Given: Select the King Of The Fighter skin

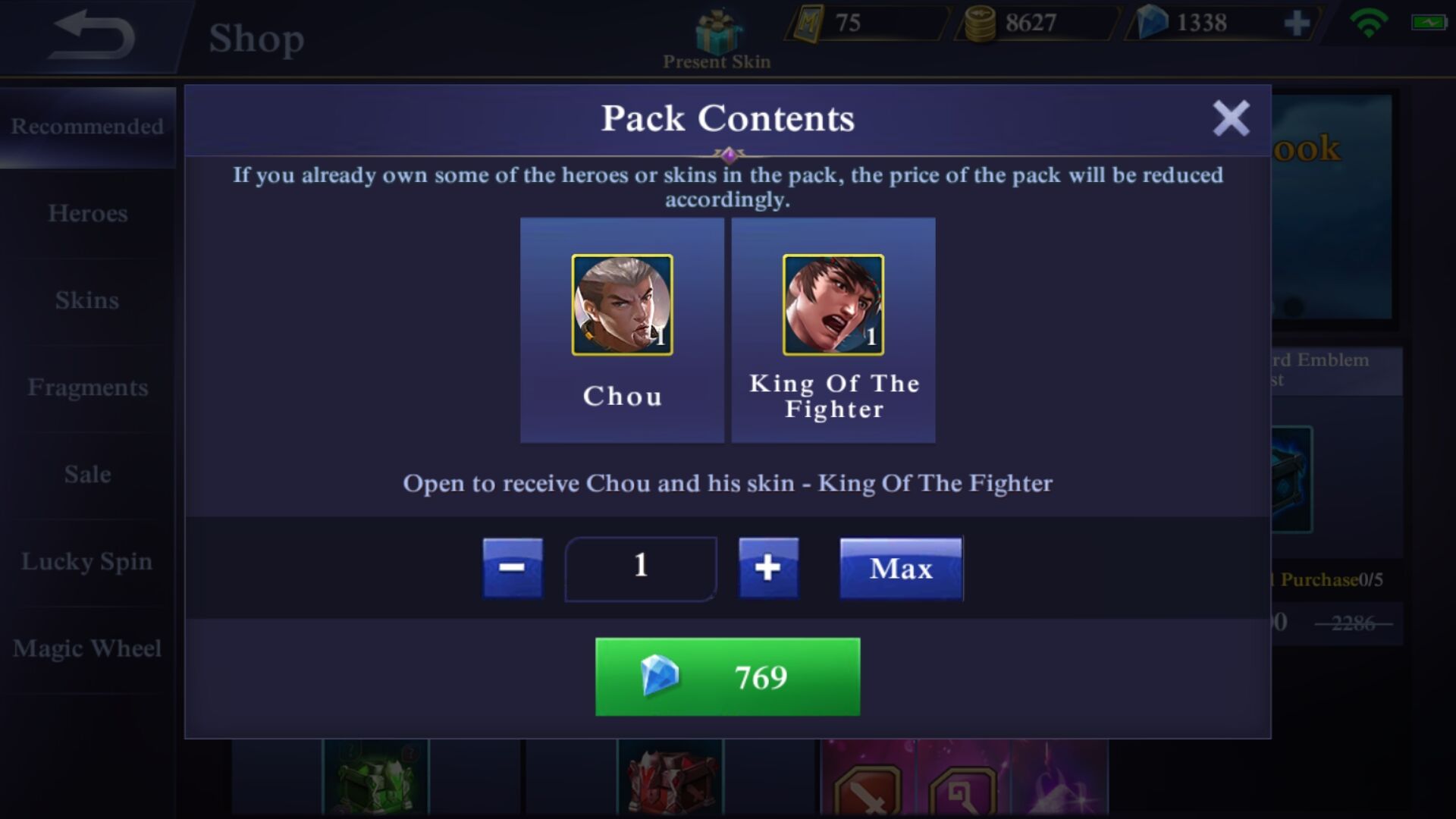Looking at the screenshot, I should [x=833, y=305].
